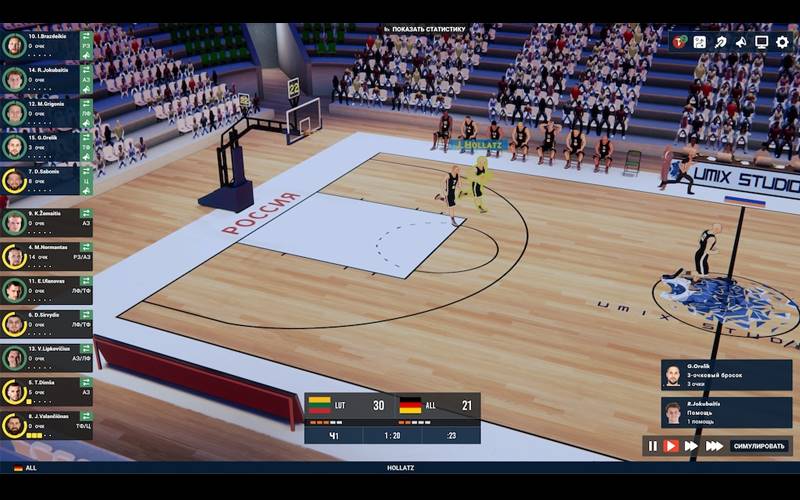Swap out G.Orelik with substitution arrows
This screenshot has width=800, height=500.
click(86, 138)
